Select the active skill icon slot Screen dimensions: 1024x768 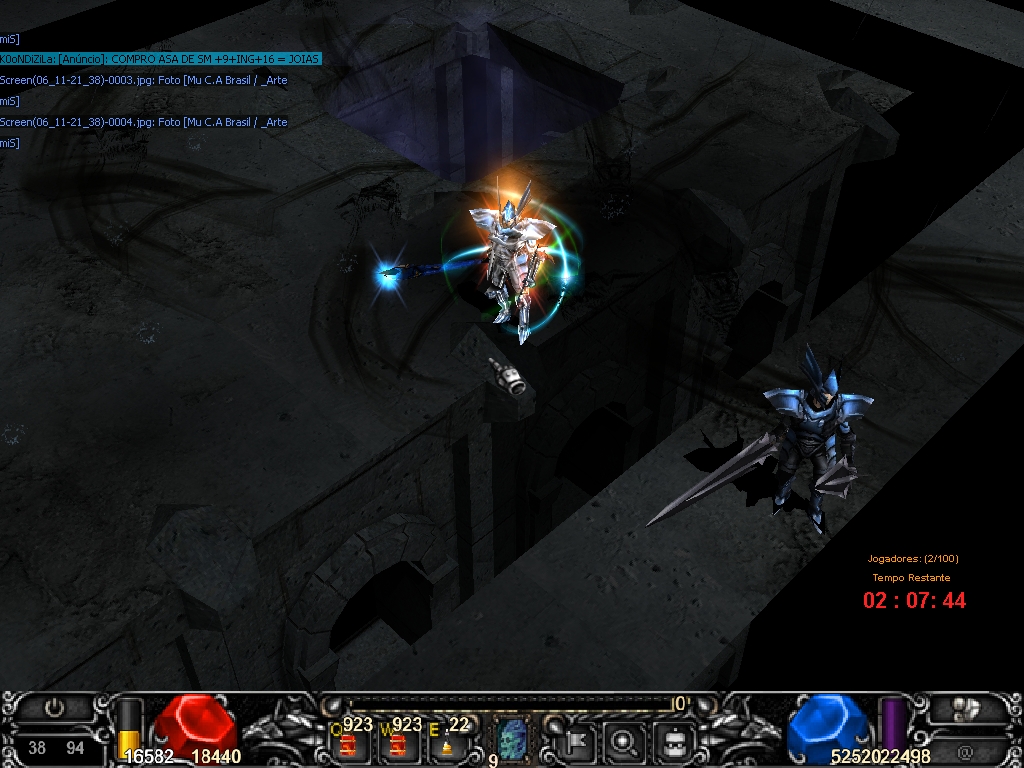[x=513, y=741]
